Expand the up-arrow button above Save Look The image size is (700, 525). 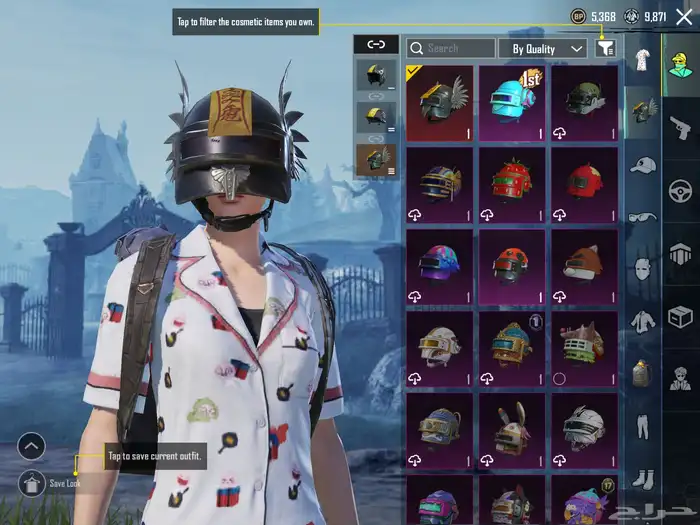click(31, 446)
